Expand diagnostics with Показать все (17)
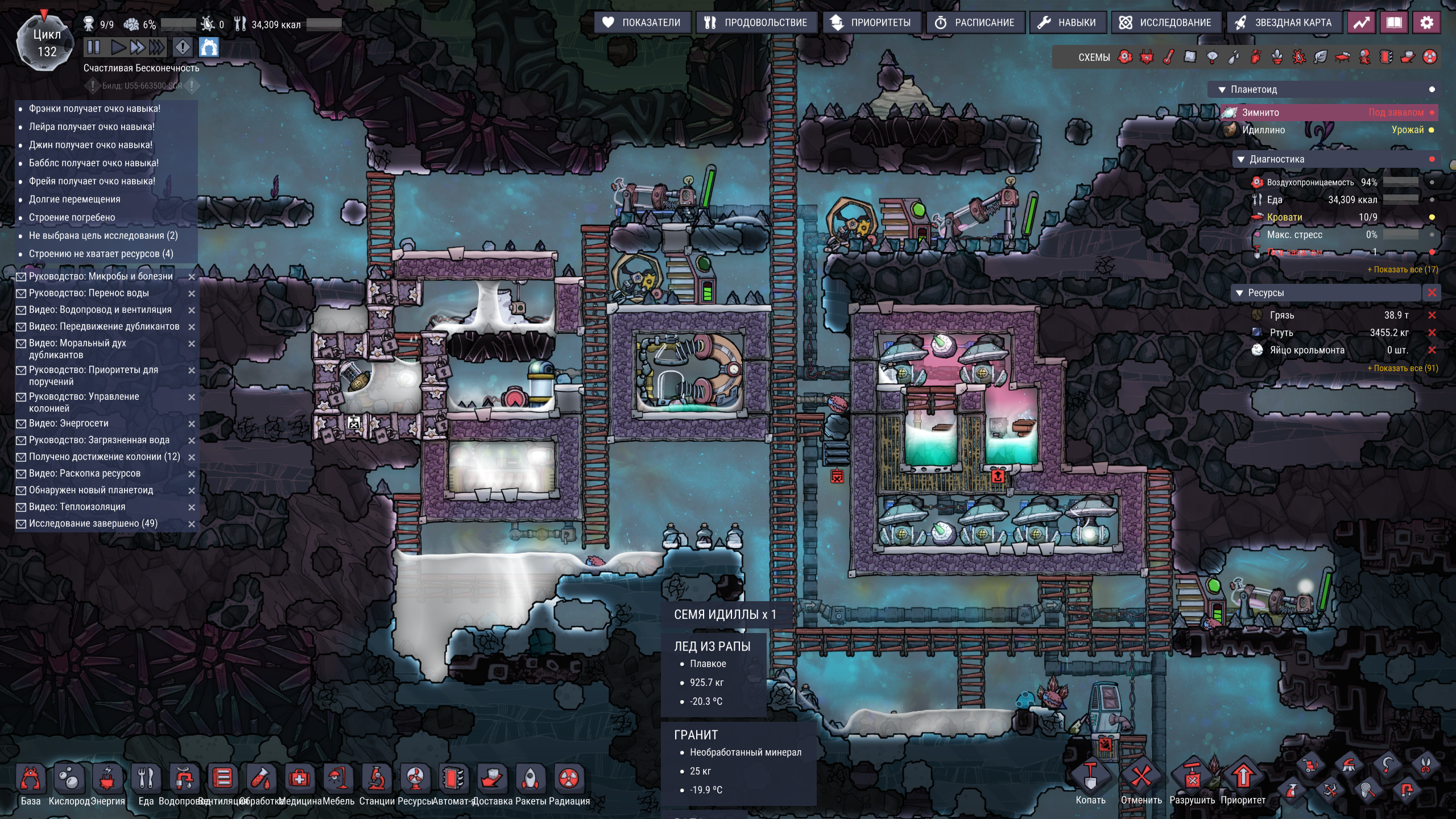The height and width of the screenshot is (819, 1456). [x=1402, y=270]
